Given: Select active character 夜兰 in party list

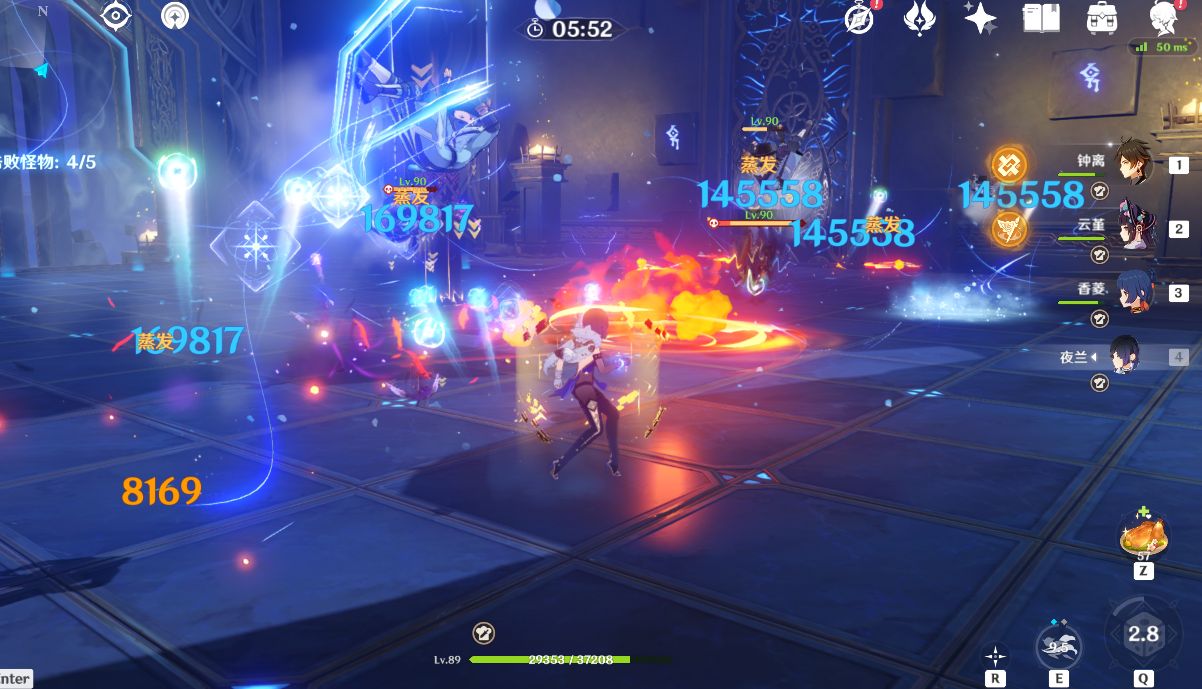Looking at the screenshot, I should click(x=1125, y=356).
